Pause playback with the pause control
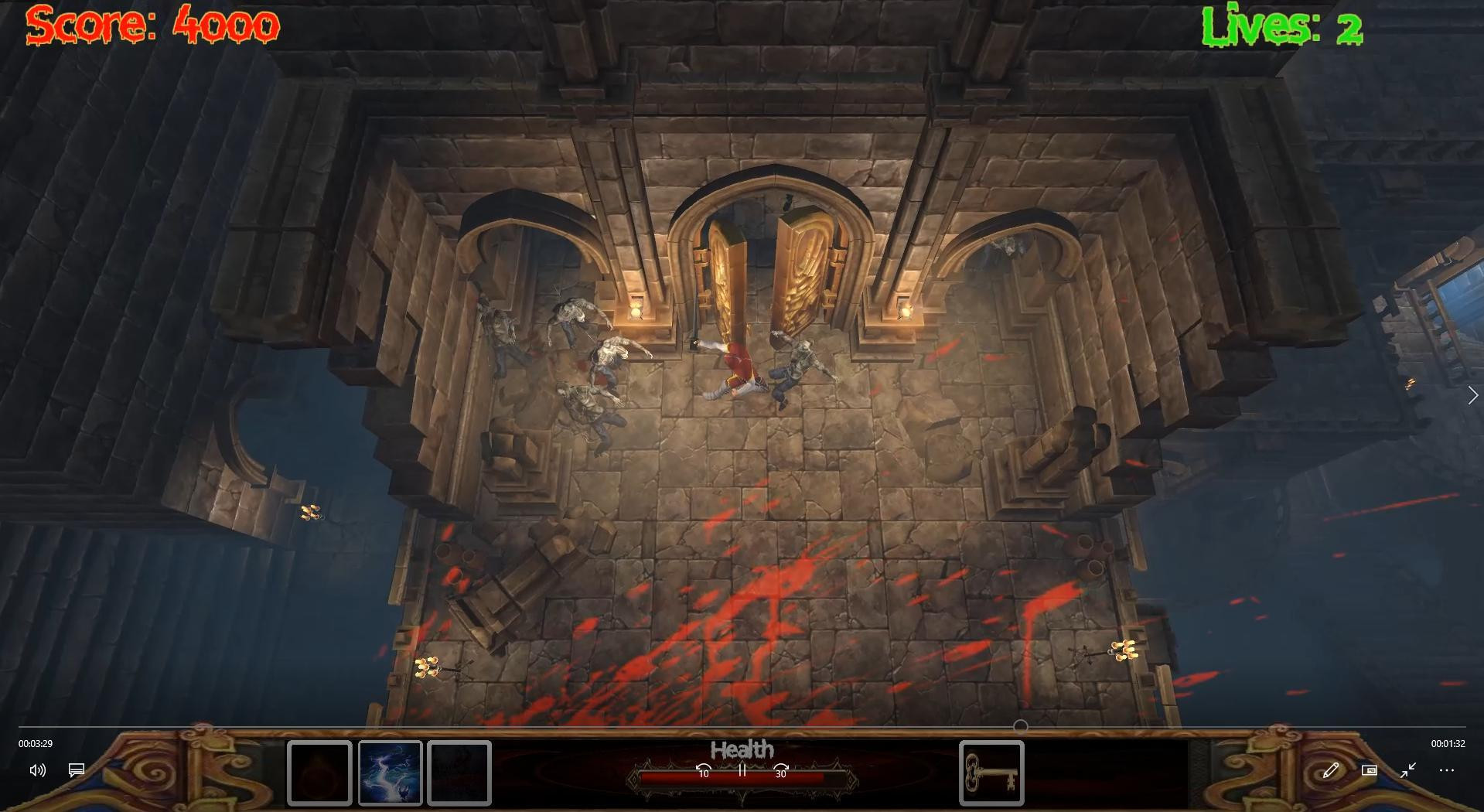1484x812 pixels. (741, 771)
